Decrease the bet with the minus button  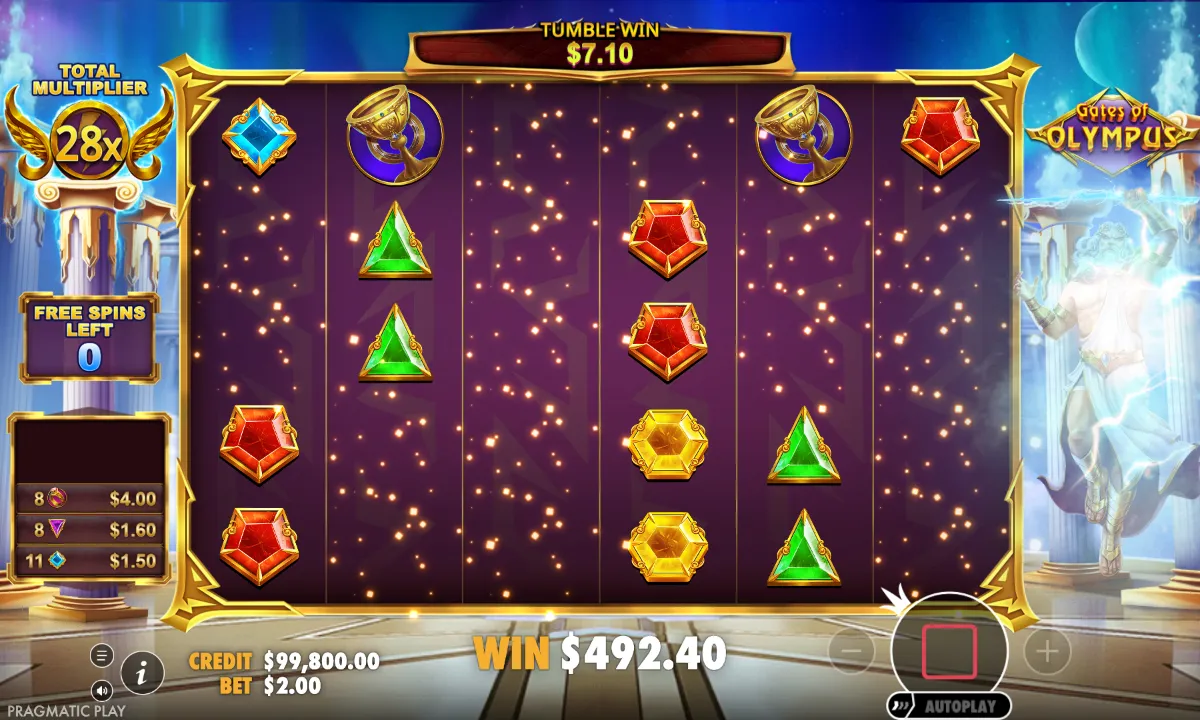click(x=852, y=652)
